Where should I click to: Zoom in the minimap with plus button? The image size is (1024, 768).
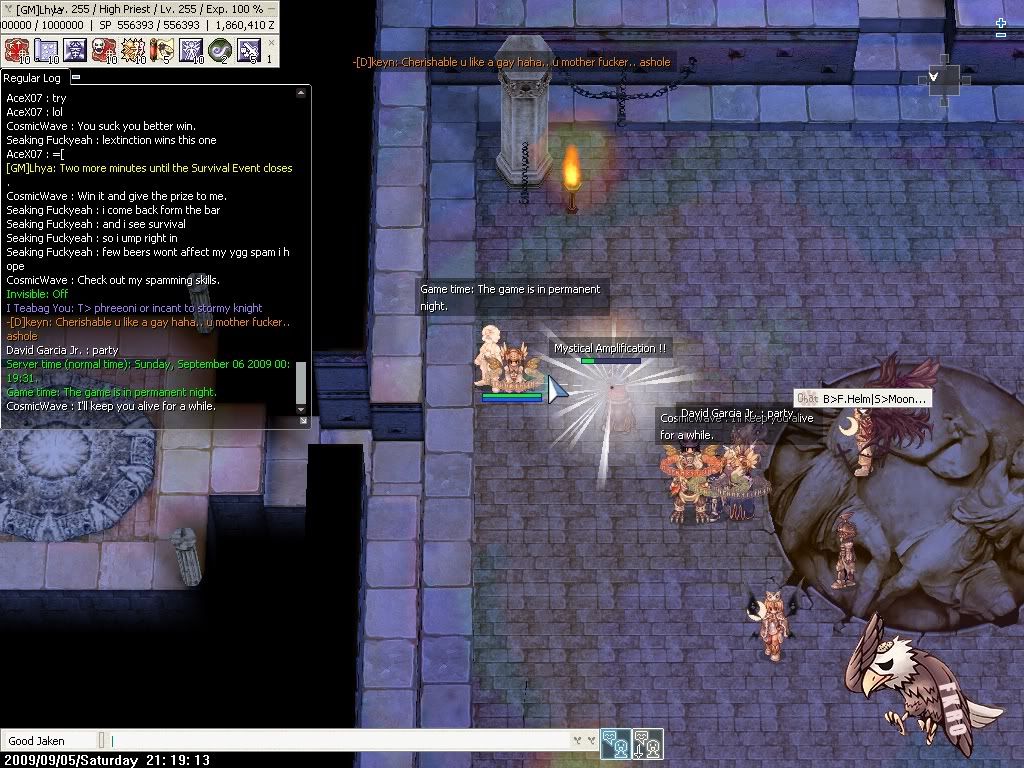pyautogui.click(x=1001, y=22)
